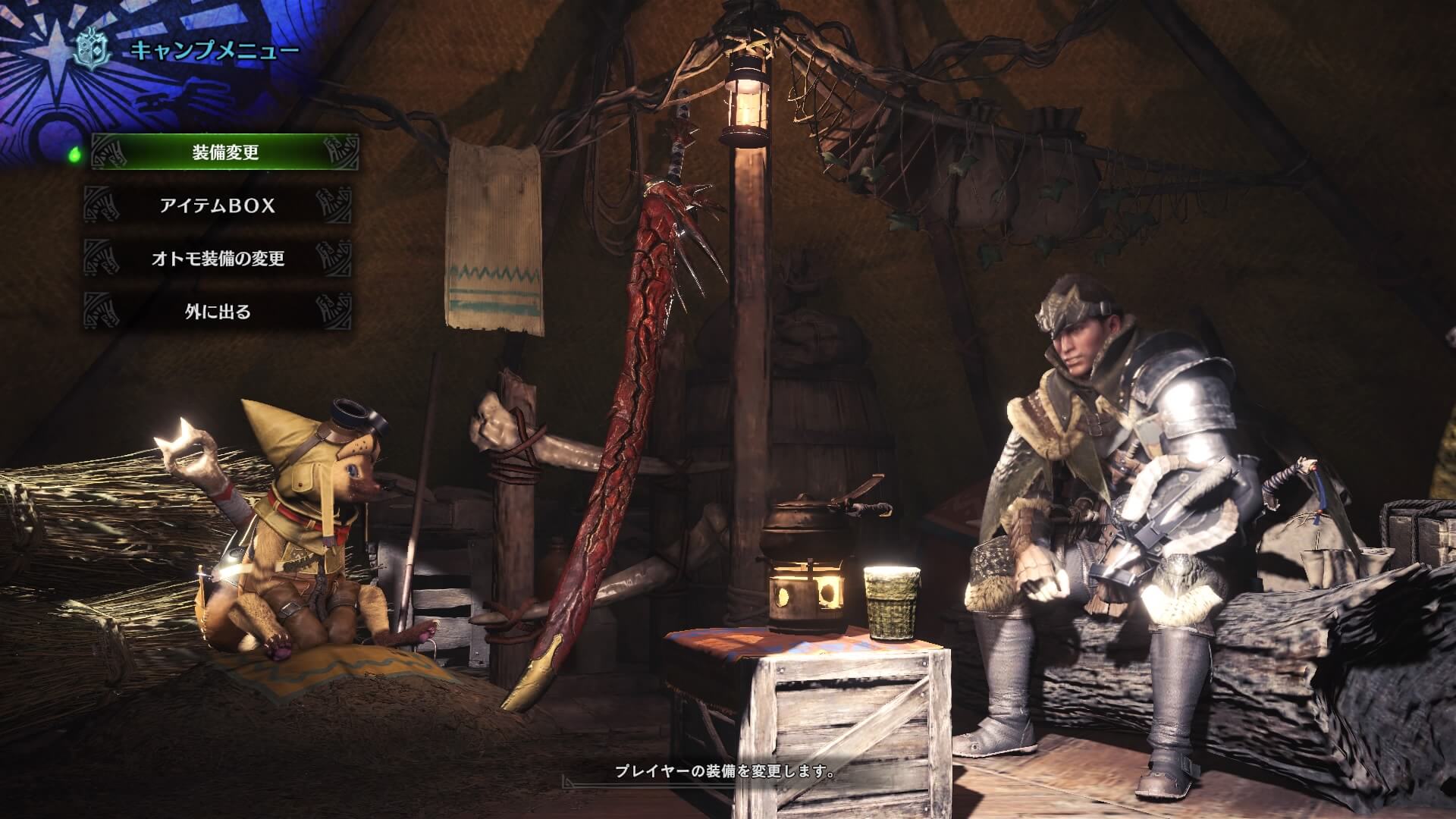Select 外に出る to leave the tent
The width and height of the screenshot is (1456, 819).
218,312
